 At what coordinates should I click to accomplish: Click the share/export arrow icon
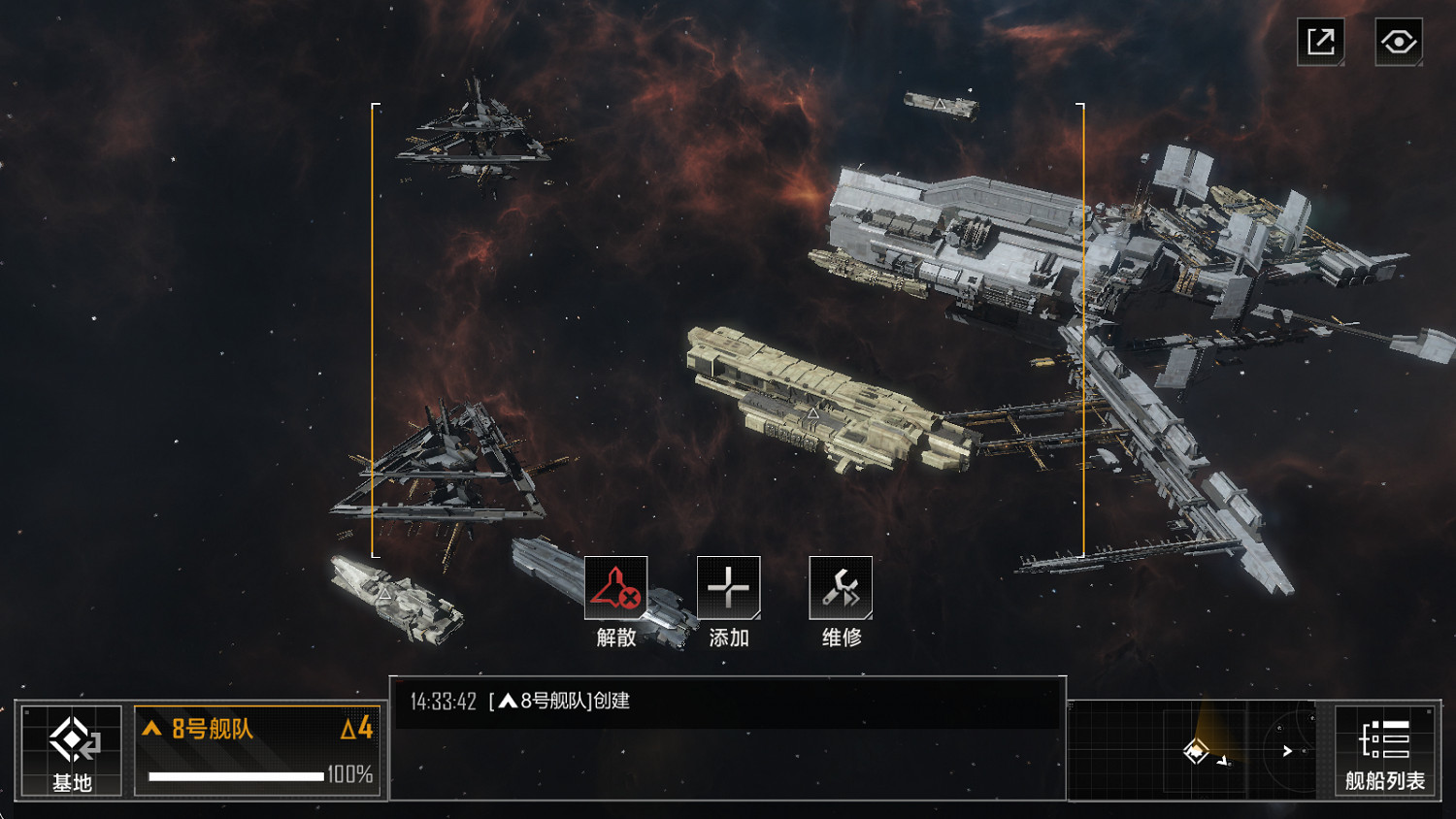[x=1321, y=42]
